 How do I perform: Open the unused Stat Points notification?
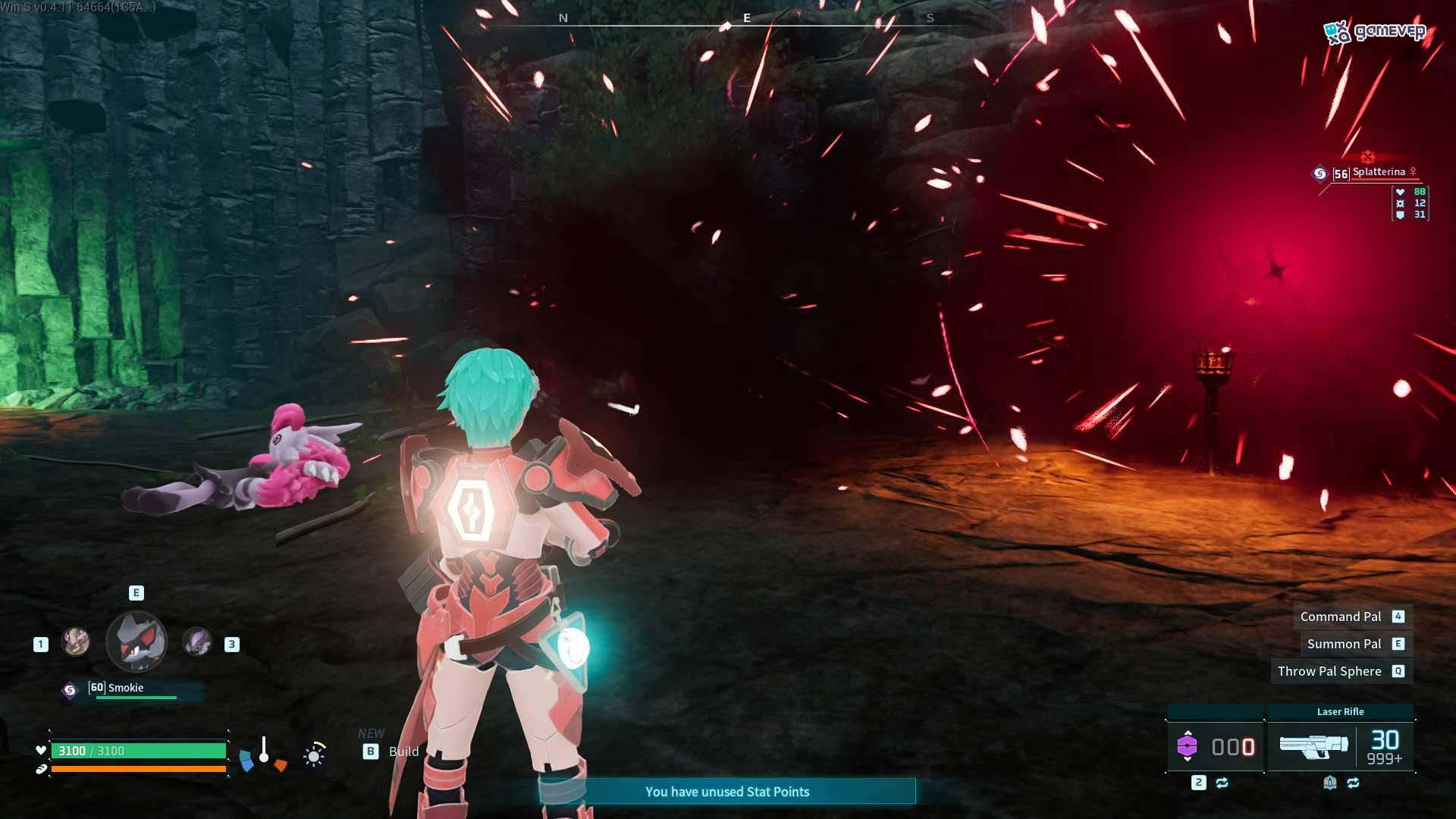point(727,792)
